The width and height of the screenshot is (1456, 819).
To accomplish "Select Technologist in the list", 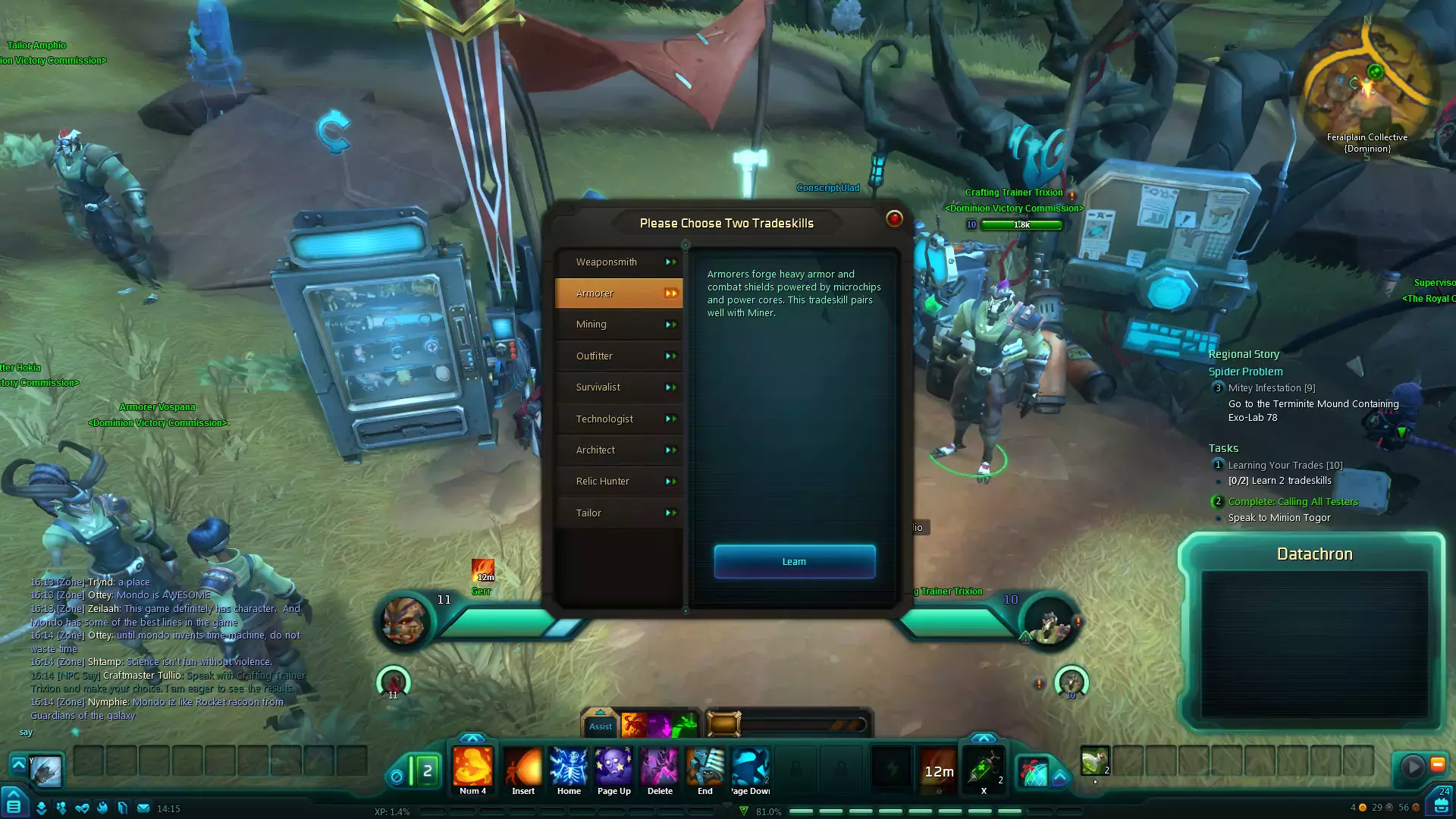I will (x=619, y=419).
